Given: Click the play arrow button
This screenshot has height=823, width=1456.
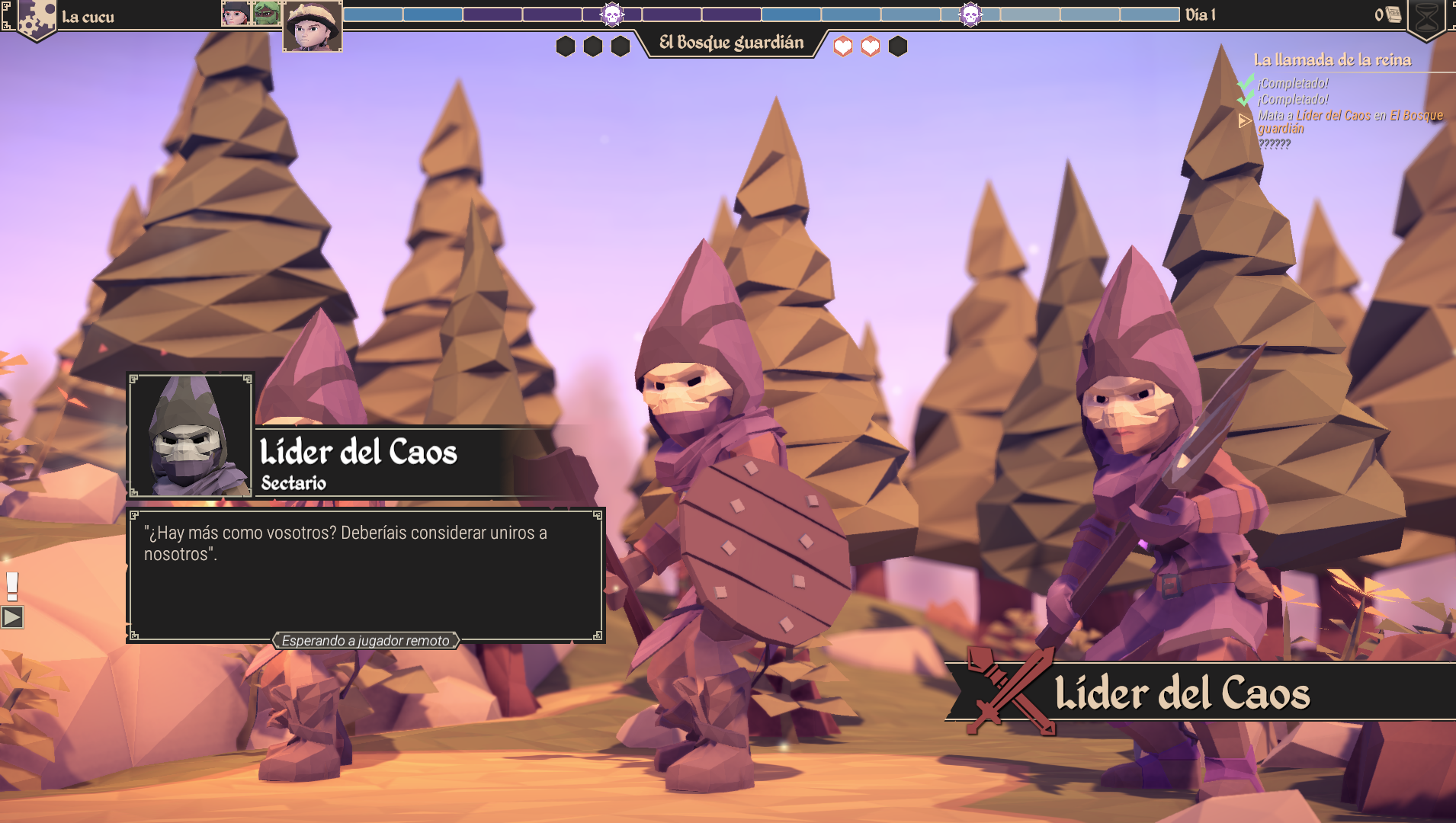Looking at the screenshot, I should pos(12,617).
